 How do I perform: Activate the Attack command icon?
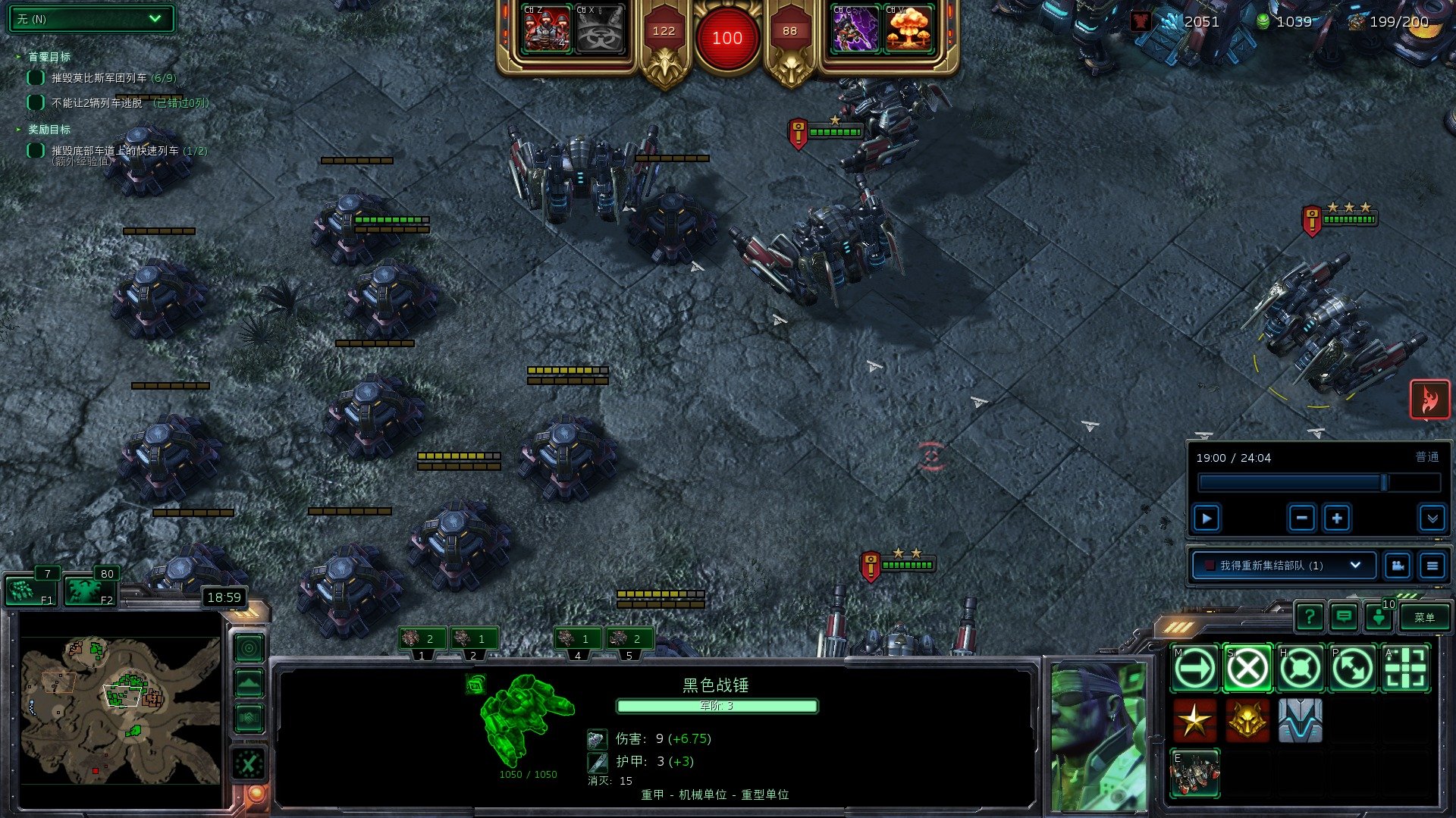pyautogui.click(x=1405, y=669)
